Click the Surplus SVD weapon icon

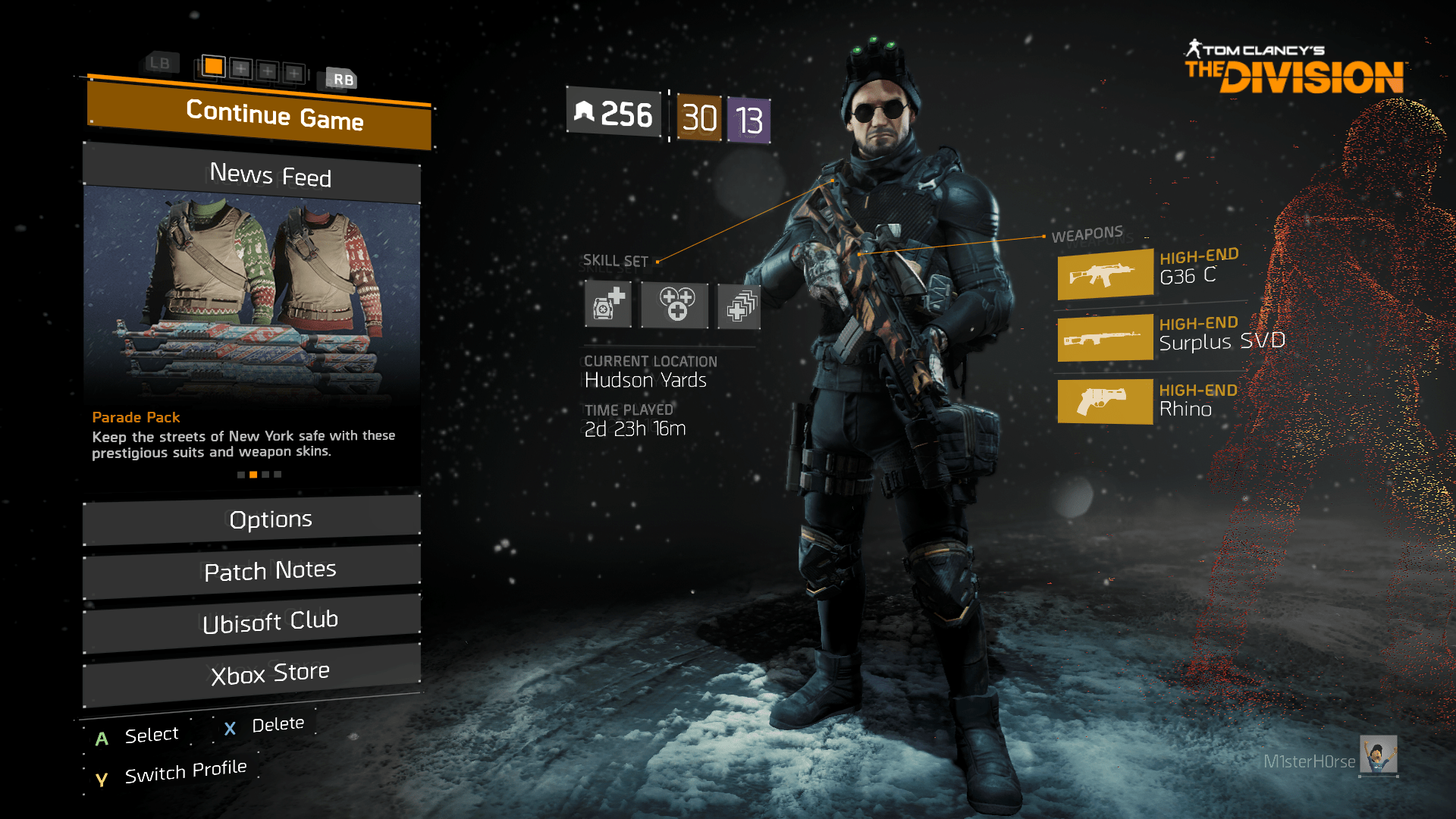click(x=1104, y=337)
